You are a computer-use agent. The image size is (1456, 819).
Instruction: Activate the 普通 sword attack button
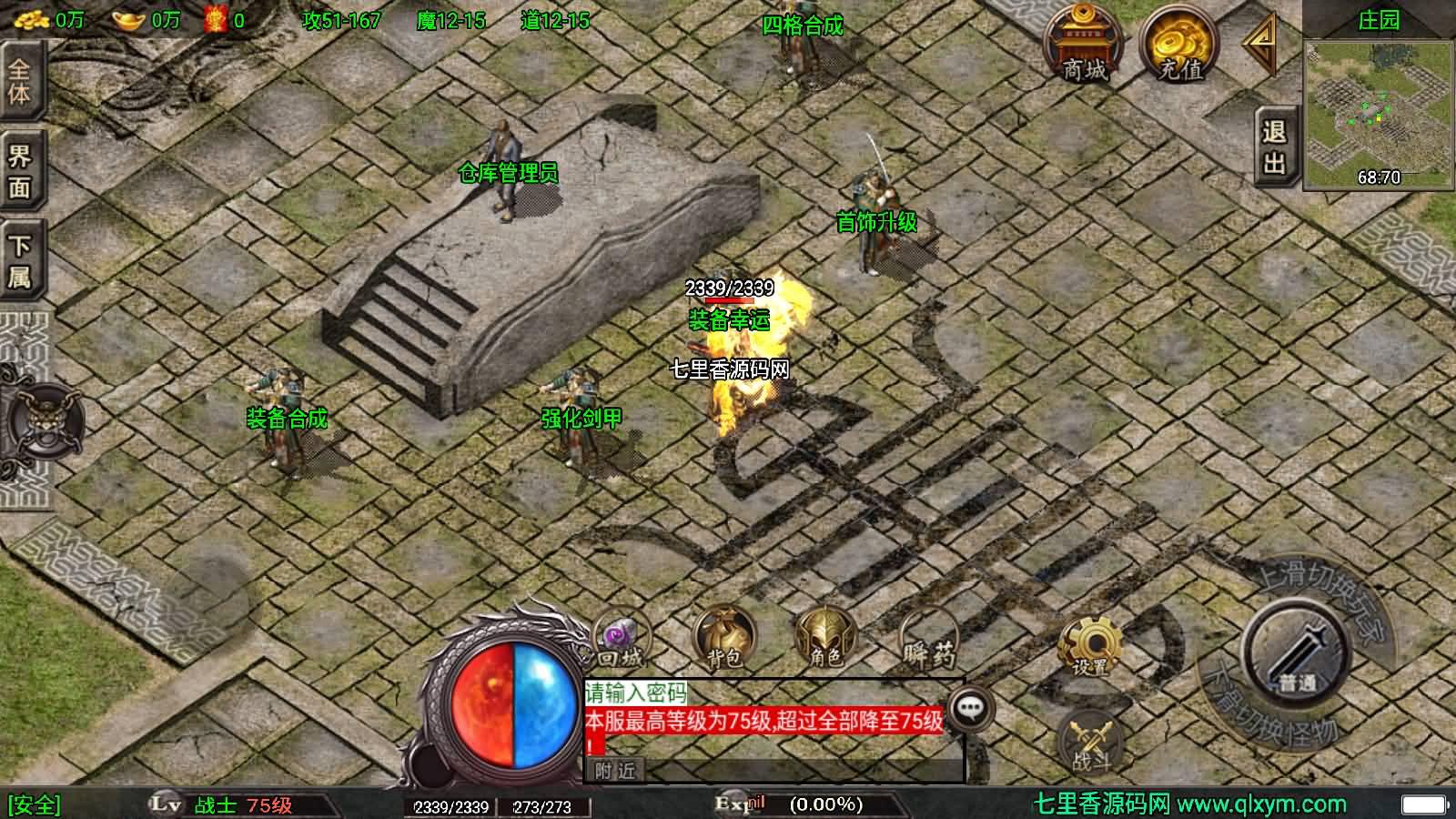[x=1297, y=652]
